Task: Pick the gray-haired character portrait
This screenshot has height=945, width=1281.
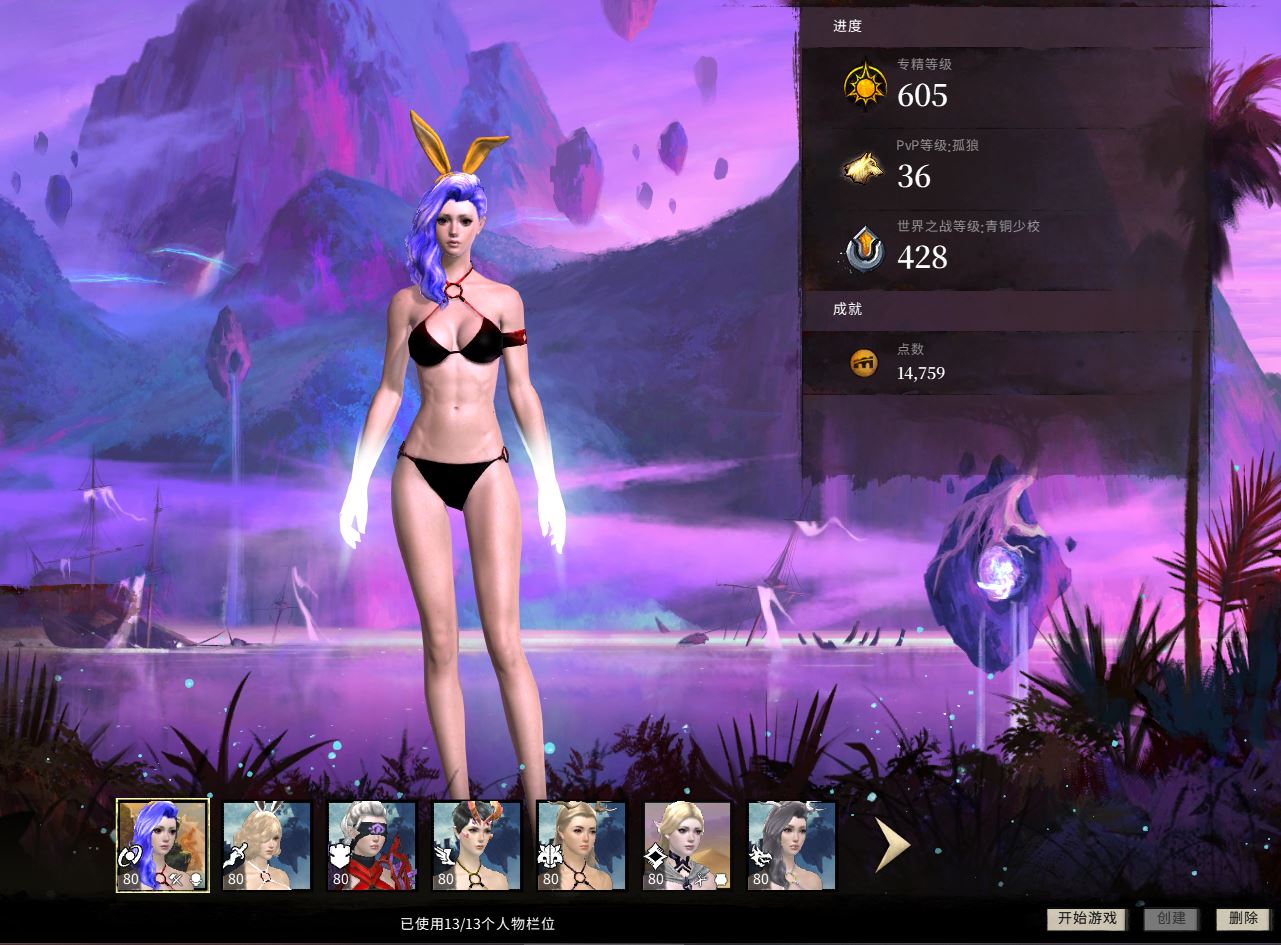Action: (791, 846)
